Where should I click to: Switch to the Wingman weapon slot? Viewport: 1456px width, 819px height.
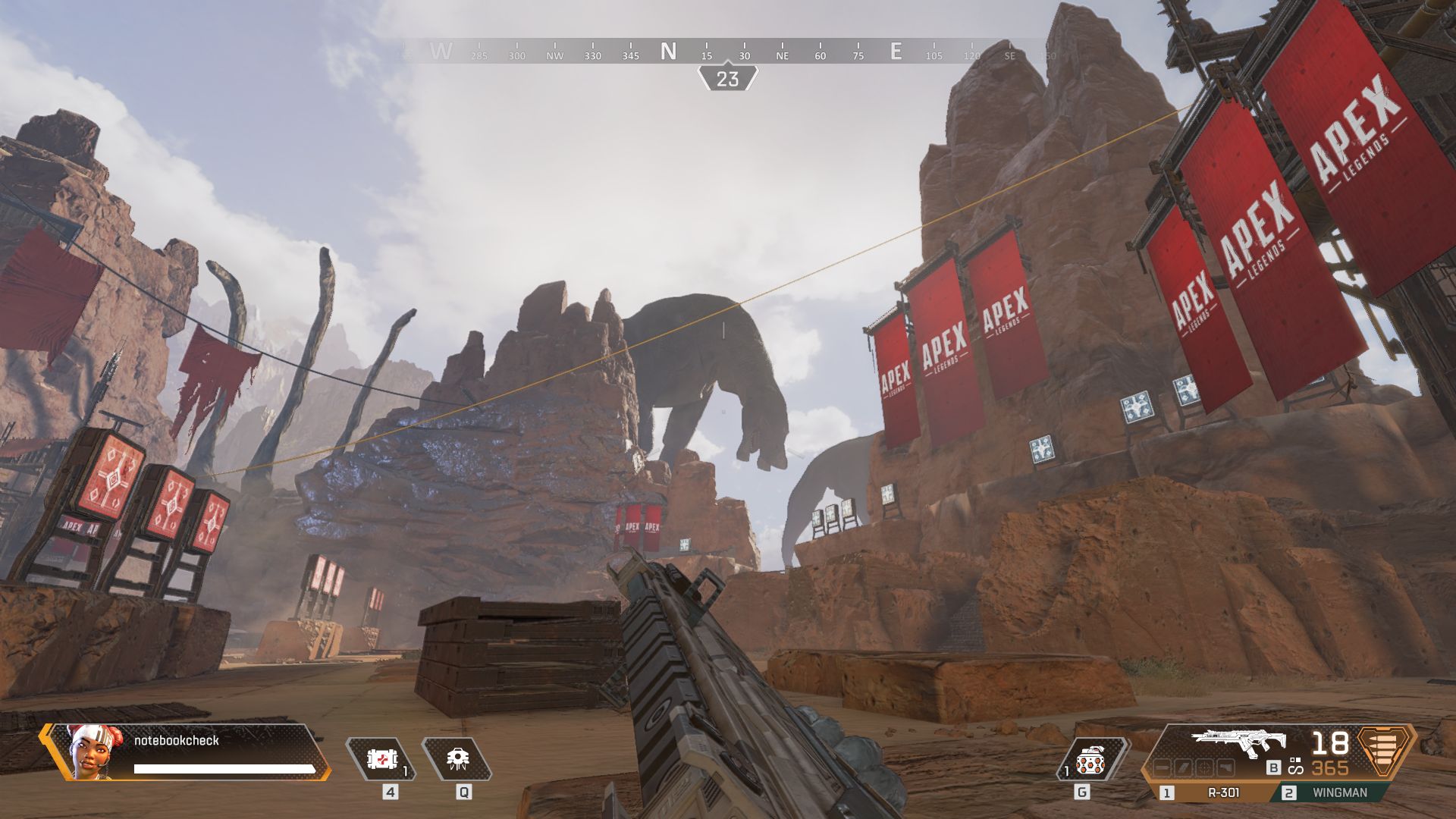[1339, 792]
